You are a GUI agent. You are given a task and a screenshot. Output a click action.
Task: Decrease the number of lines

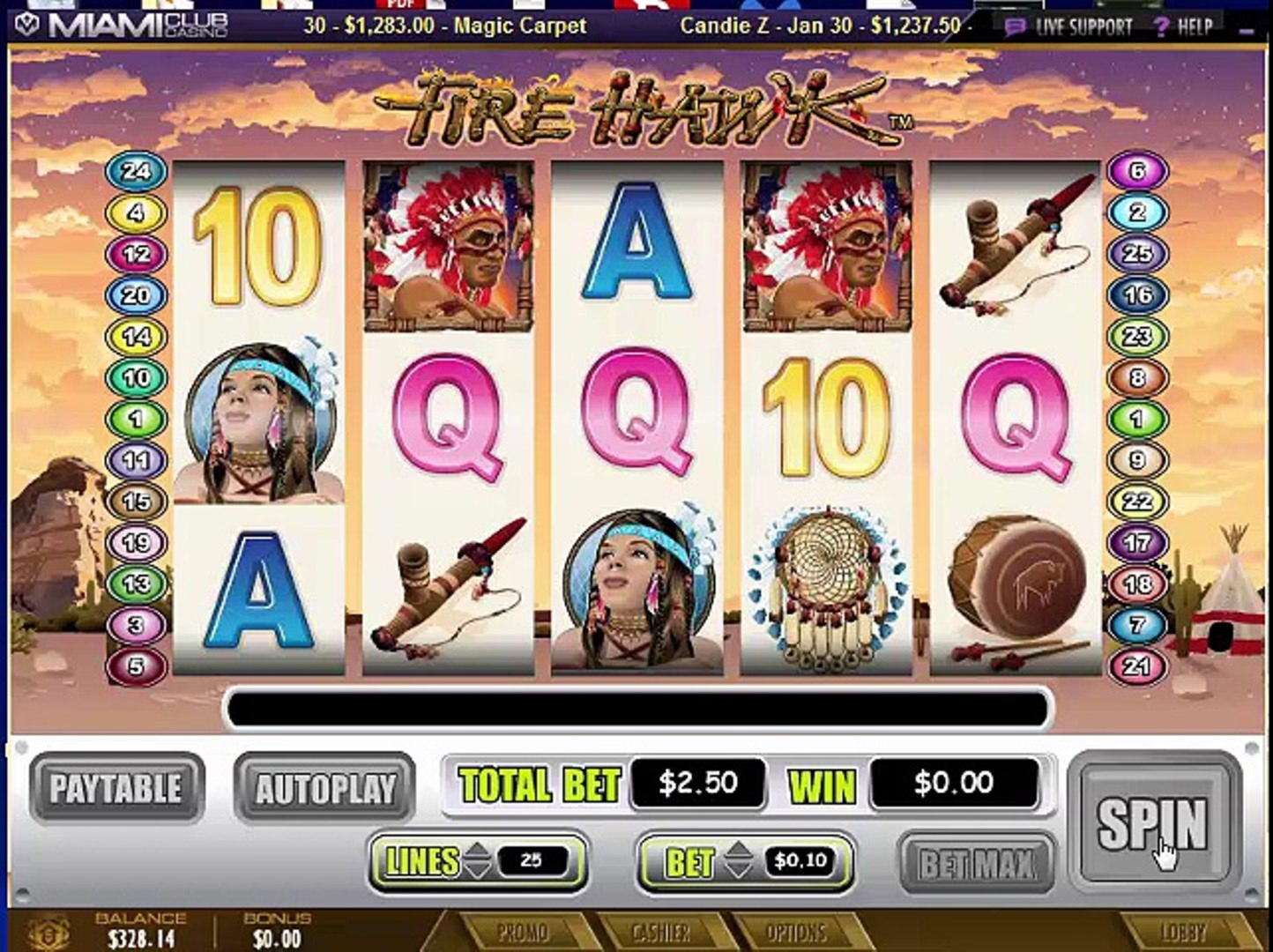(477, 871)
